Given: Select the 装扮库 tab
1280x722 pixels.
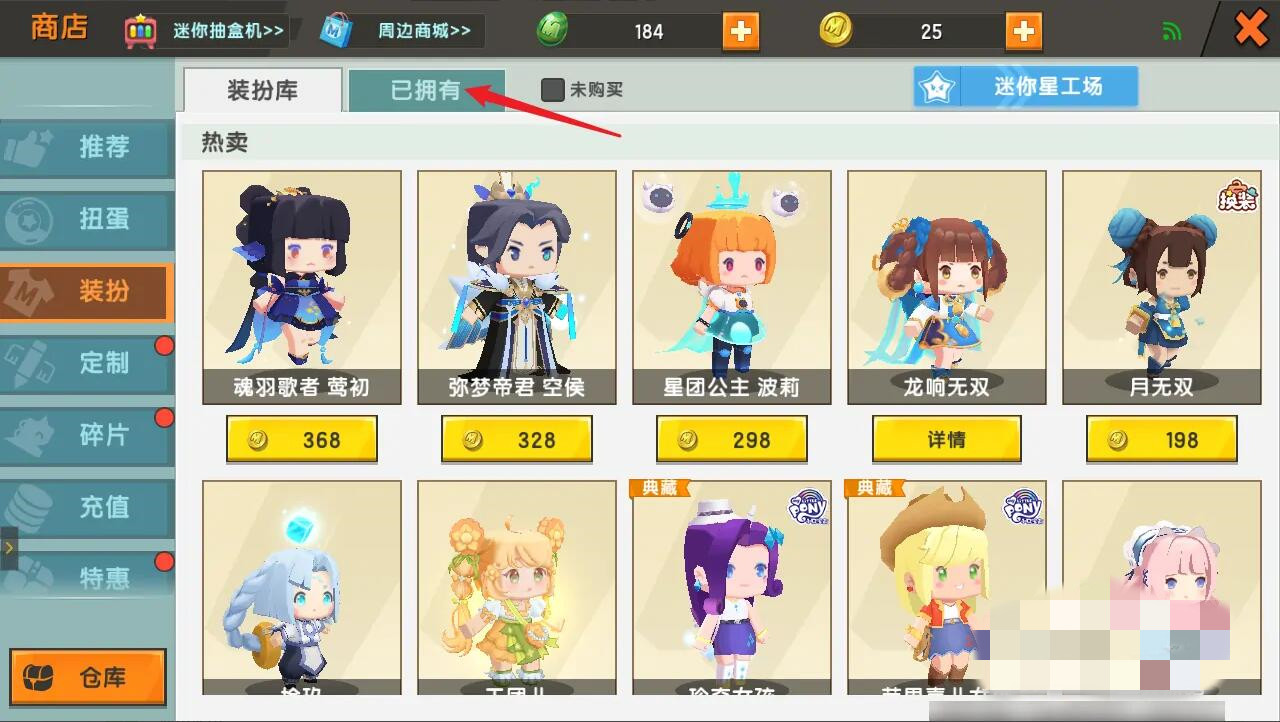Looking at the screenshot, I should point(261,90).
